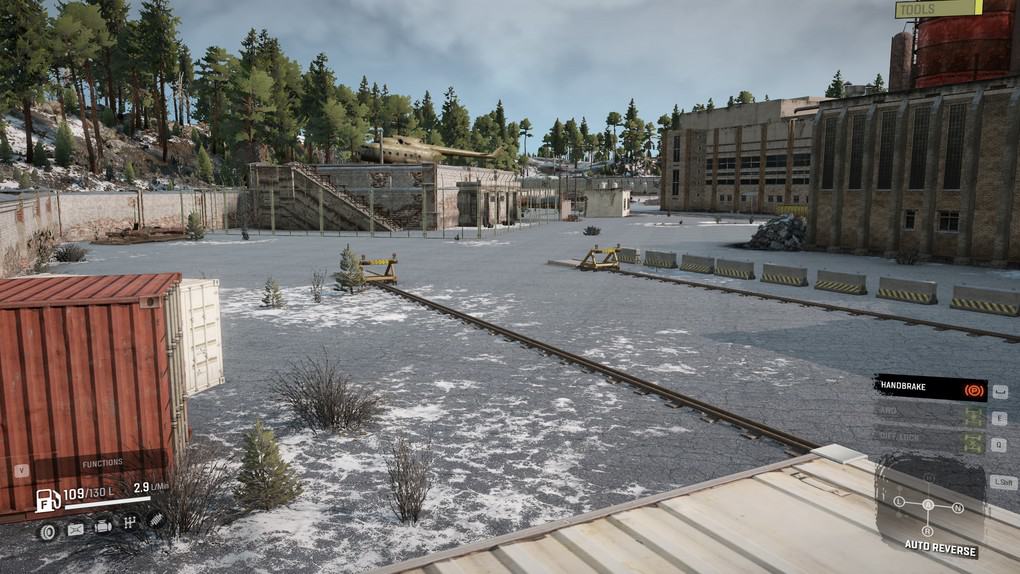The width and height of the screenshot is (1020, 574).
Task: Click the suspension spring status icon
Action: [x=155, y=520]
